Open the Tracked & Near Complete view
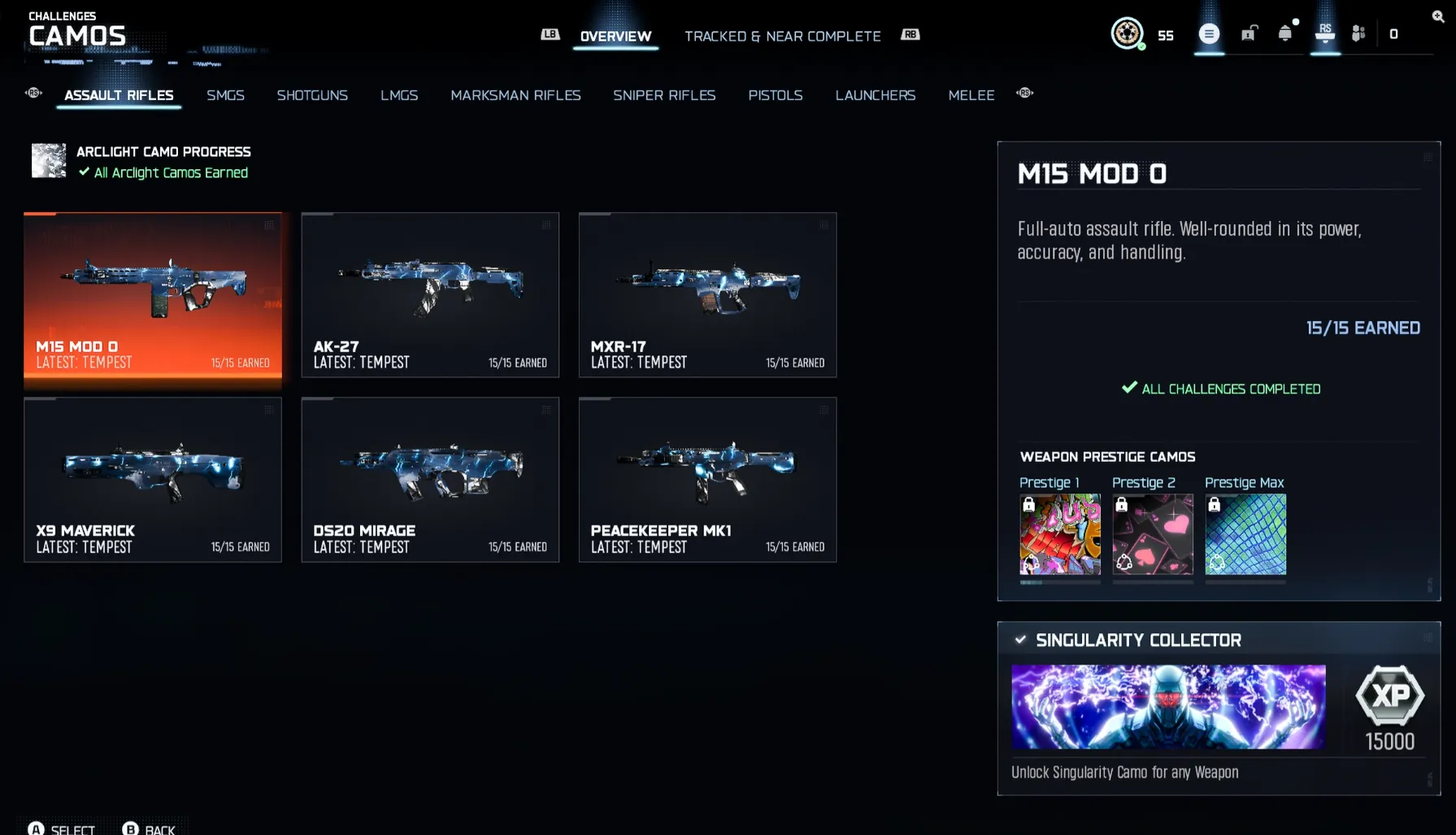Viewport: 1456px width, 835px height. pyautogui.click(x=783, y=36)
